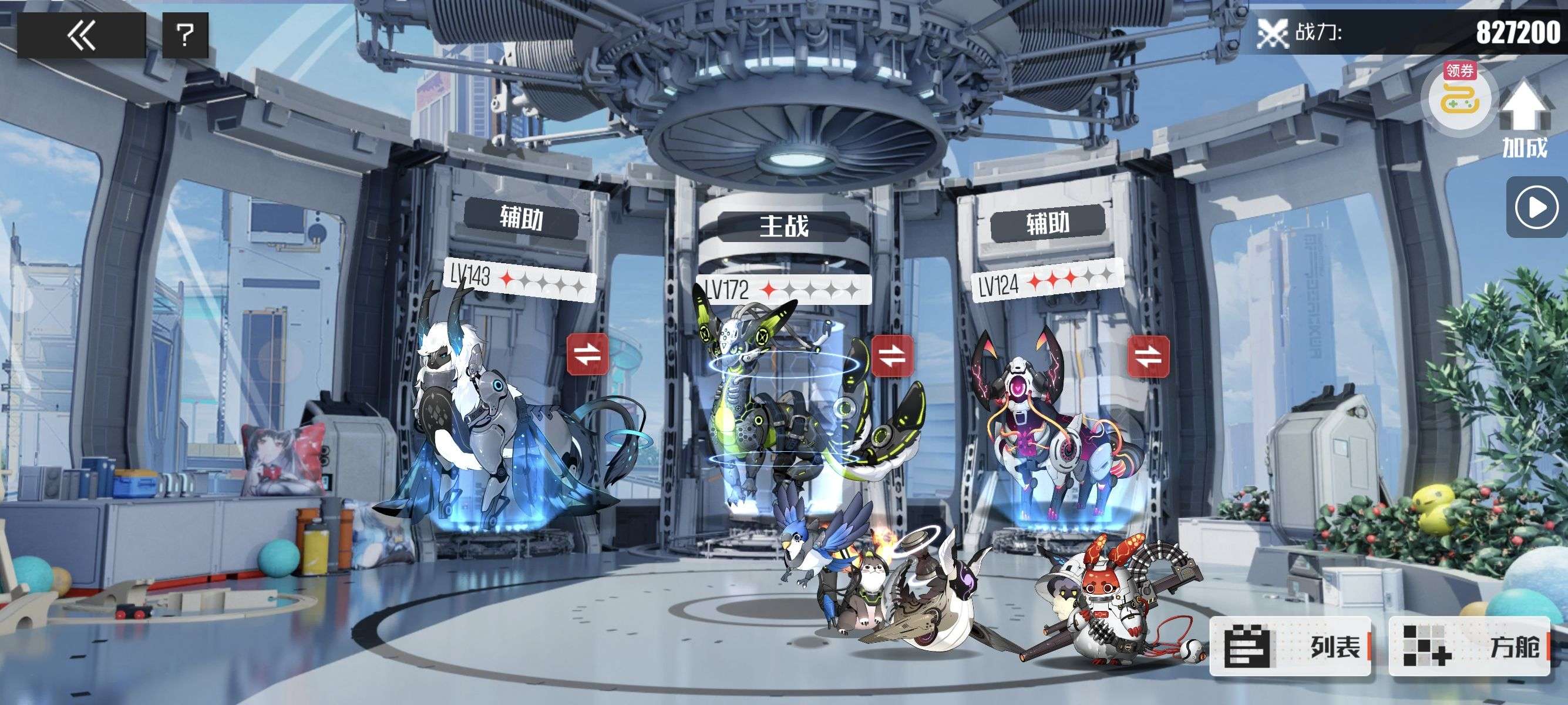The image size is (1568, 705).
Task: Select the LV172 main battle unit banner
Action: (x=784, y=289)
